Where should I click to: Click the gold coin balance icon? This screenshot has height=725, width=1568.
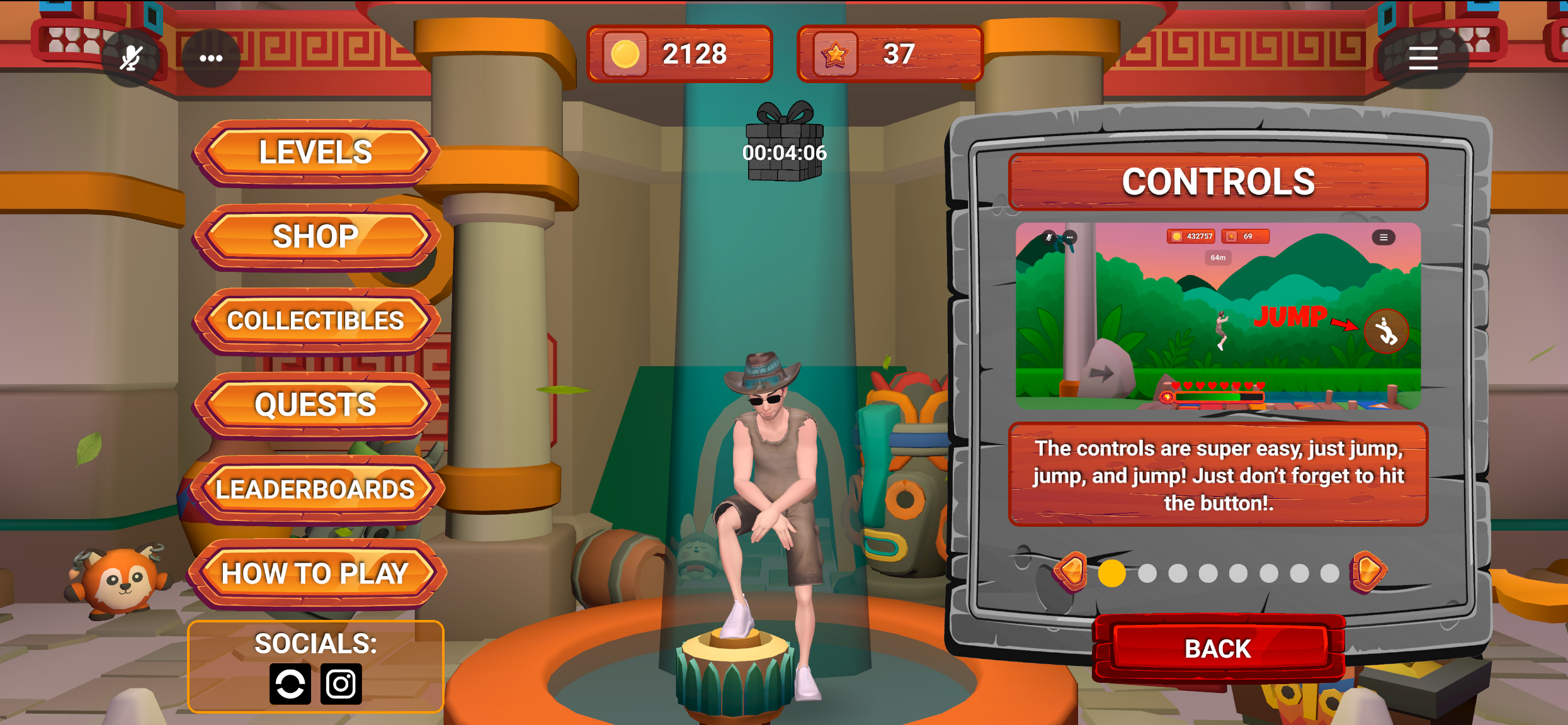625,54
